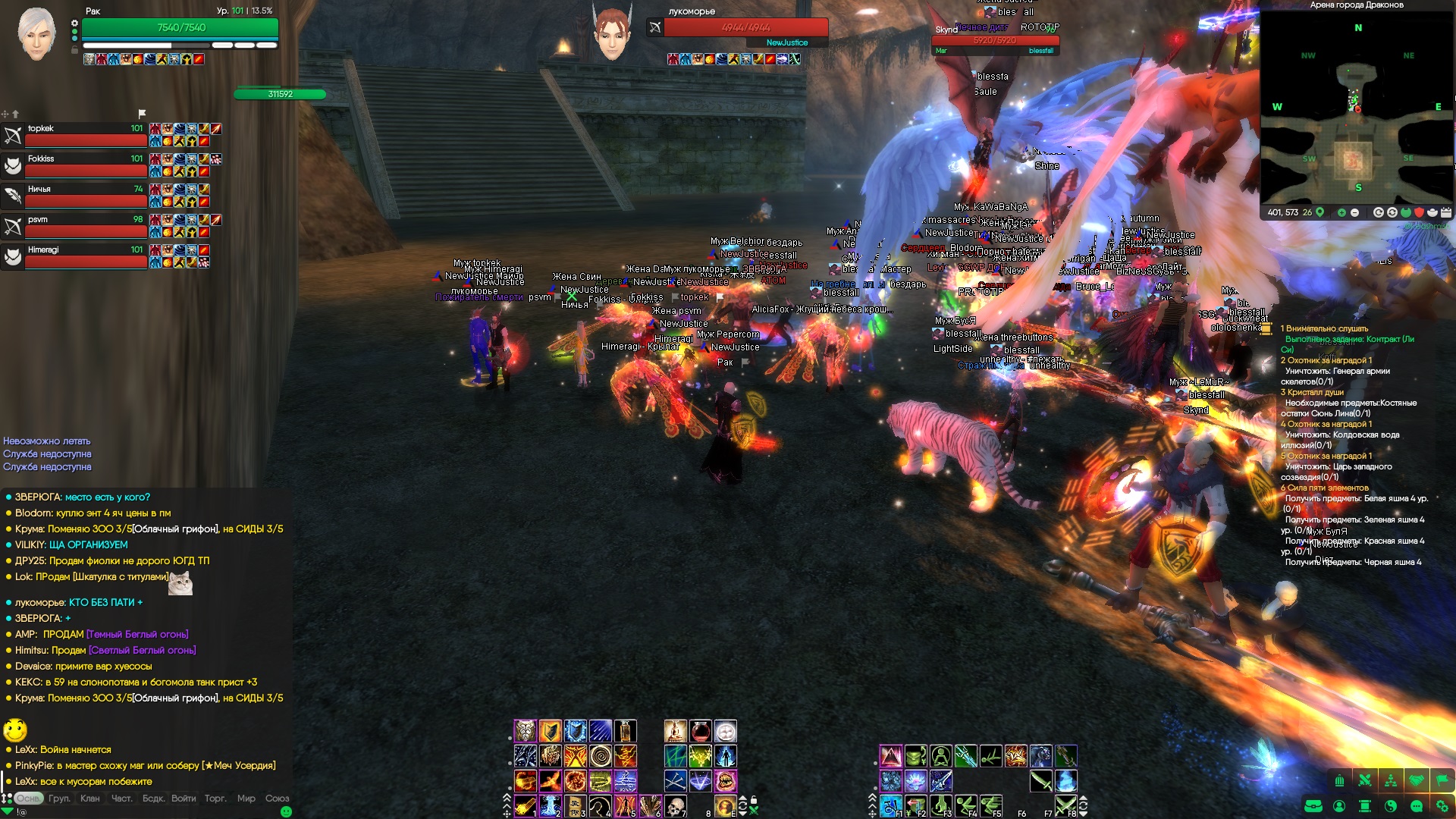The image size is (1456, 819).
Task: Select party member Himeragi
Action: tap(76, 257)
